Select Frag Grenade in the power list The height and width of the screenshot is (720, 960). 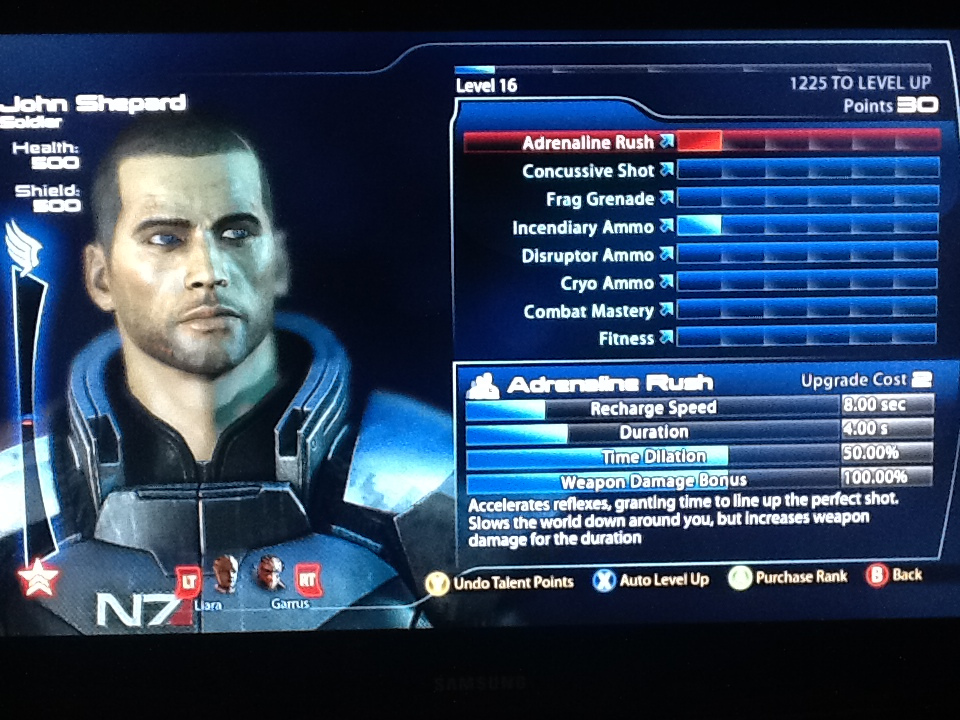(x=599, y=199)
